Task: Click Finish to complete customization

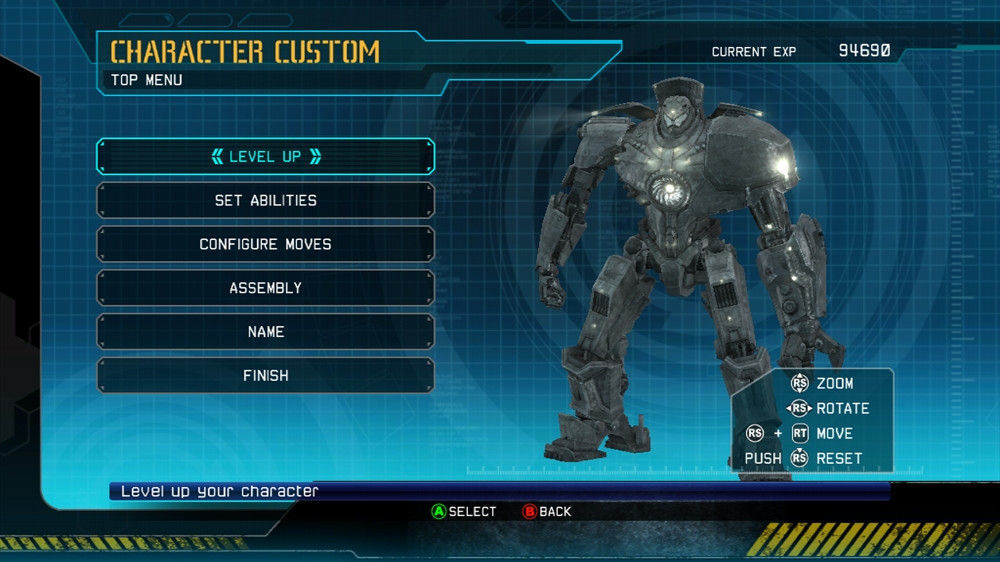Action: (265, 376)
